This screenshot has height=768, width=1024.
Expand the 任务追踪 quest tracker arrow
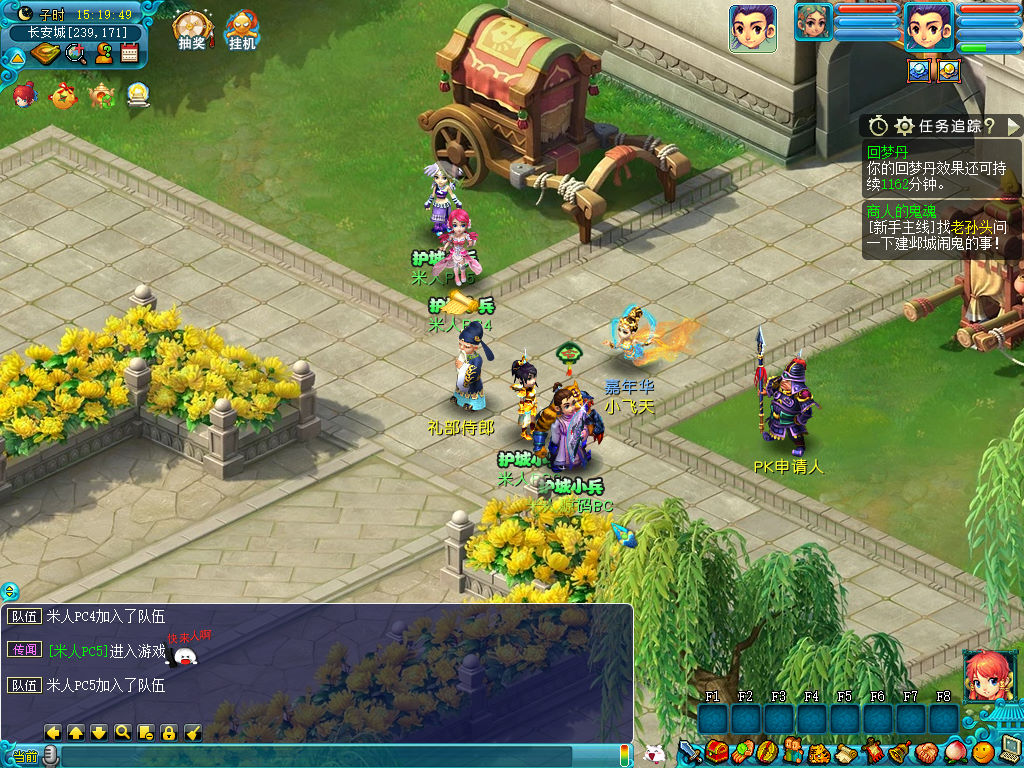point(1013,126)
